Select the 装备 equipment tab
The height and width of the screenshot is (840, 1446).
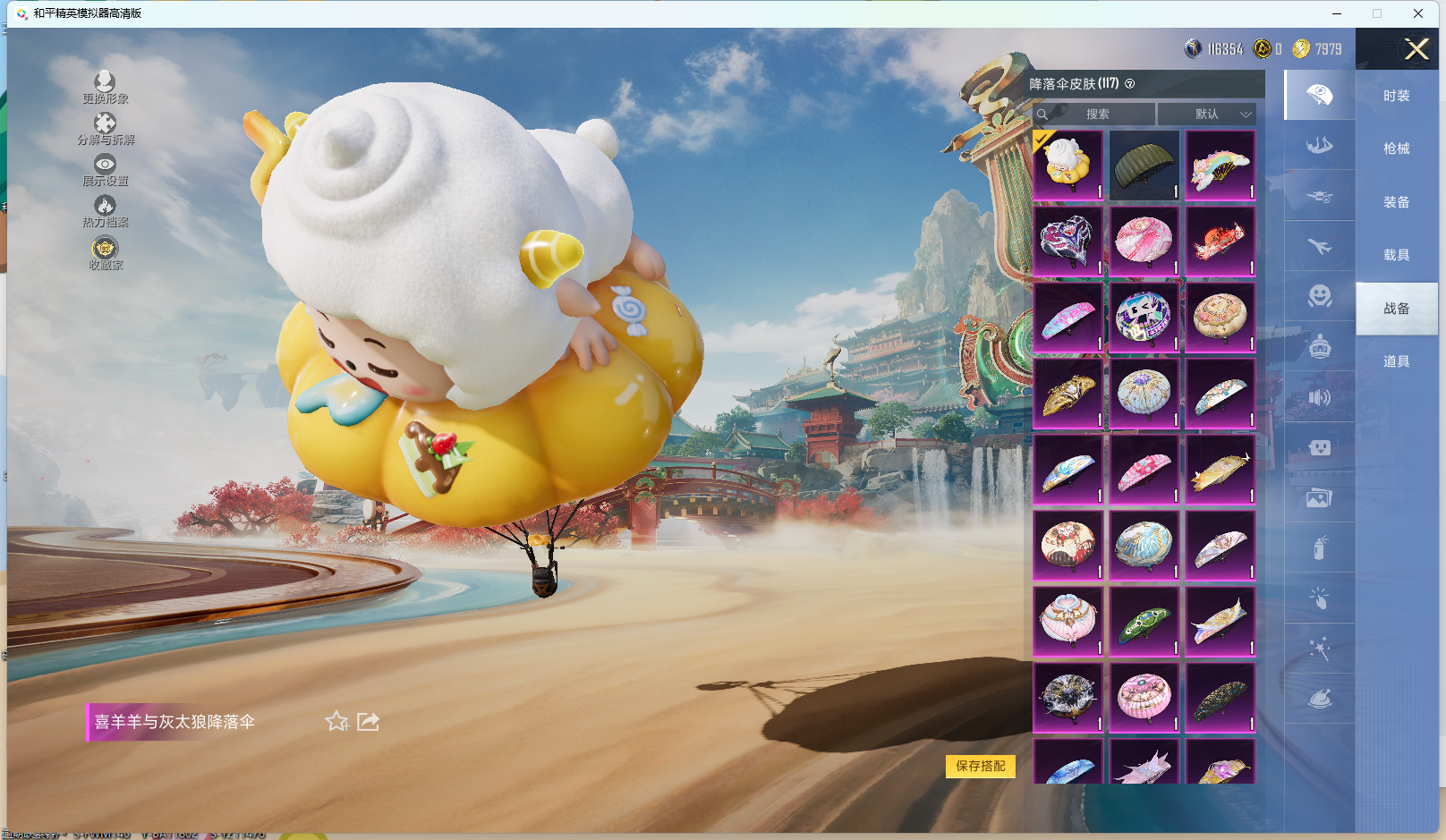1396,202
